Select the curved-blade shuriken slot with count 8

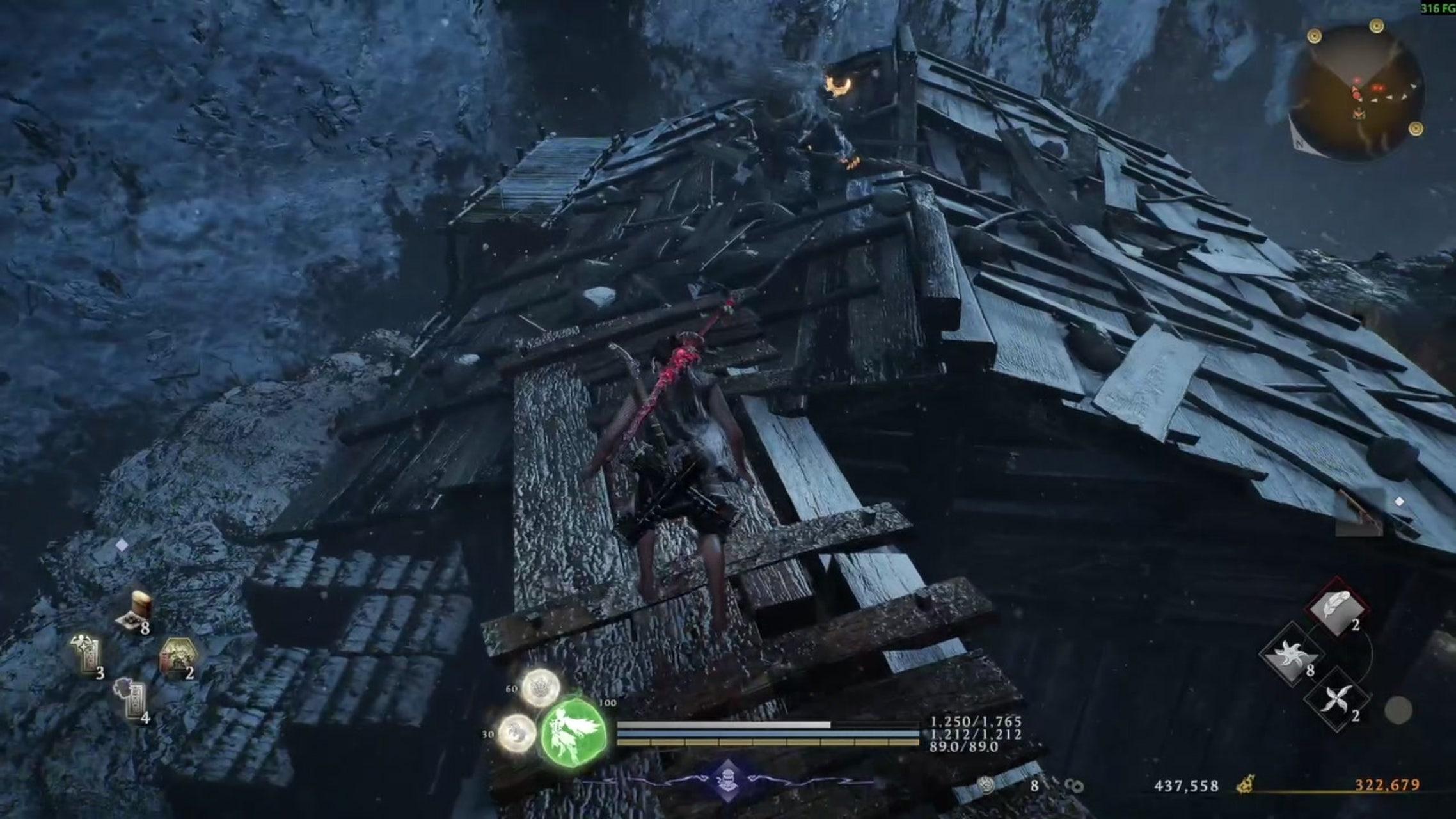pyautogui.click(x=1290, y=655)
